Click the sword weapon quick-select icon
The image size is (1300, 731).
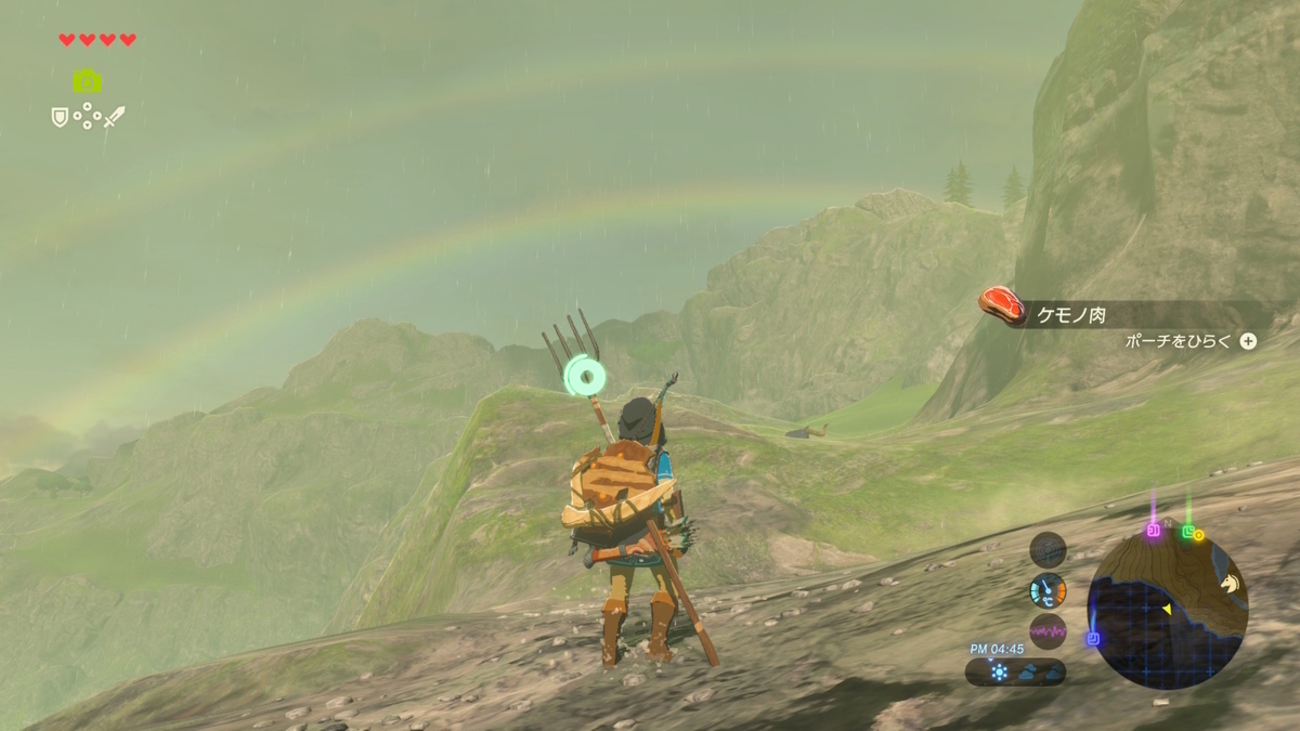coord(115,117)
